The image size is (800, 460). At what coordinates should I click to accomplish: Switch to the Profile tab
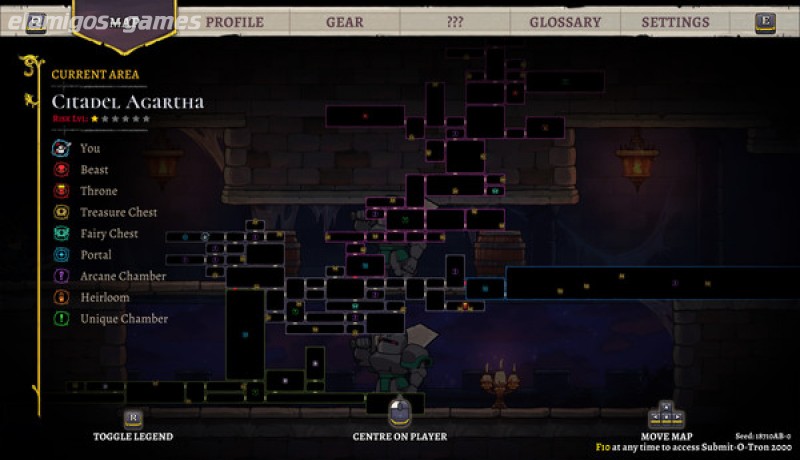(x=235, y=22)
